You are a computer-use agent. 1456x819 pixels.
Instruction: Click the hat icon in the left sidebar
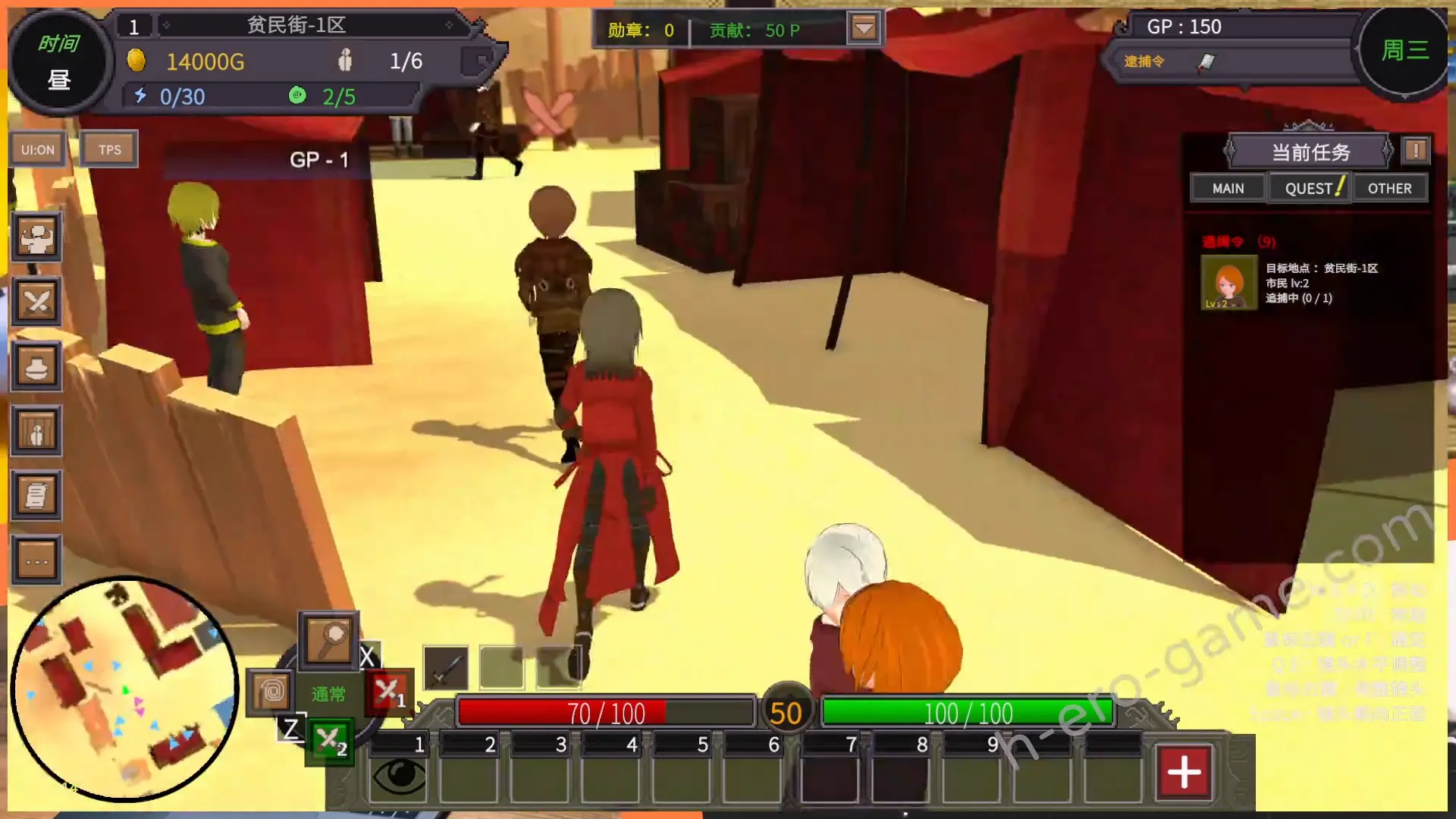[36, 368]
